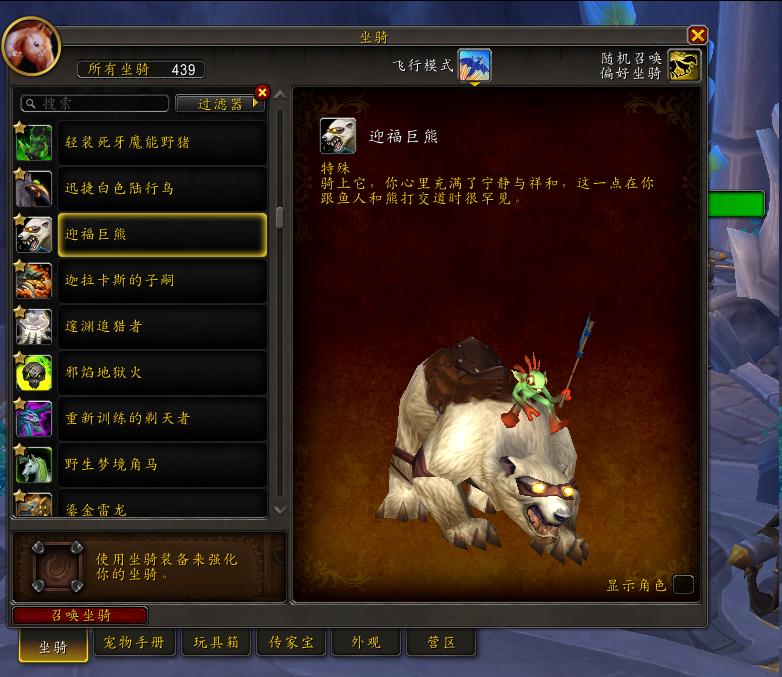
Task: Summon a random favorite mount
Action: (x=684, y=66)
